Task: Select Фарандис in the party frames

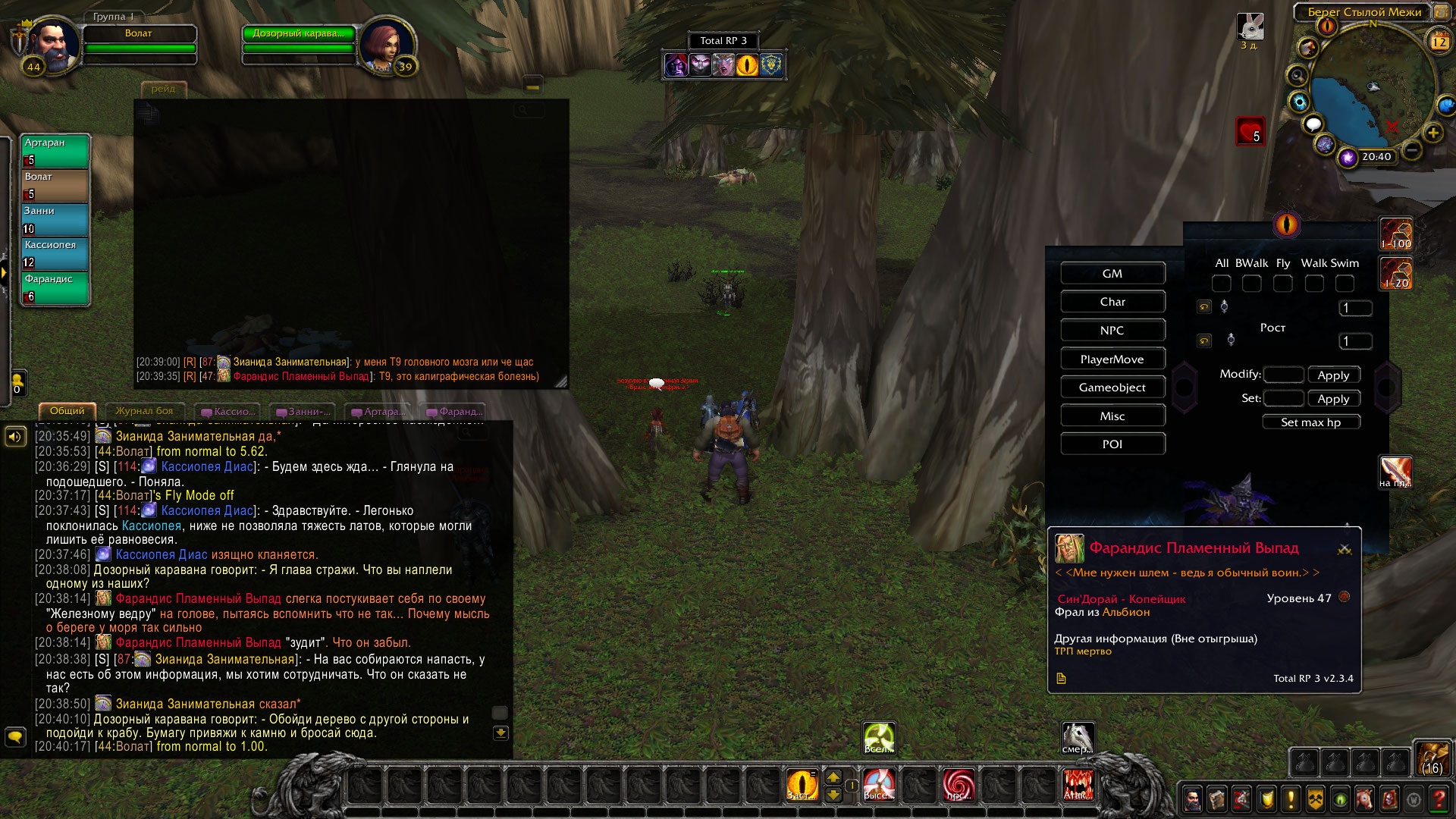Action: (55, 287)
